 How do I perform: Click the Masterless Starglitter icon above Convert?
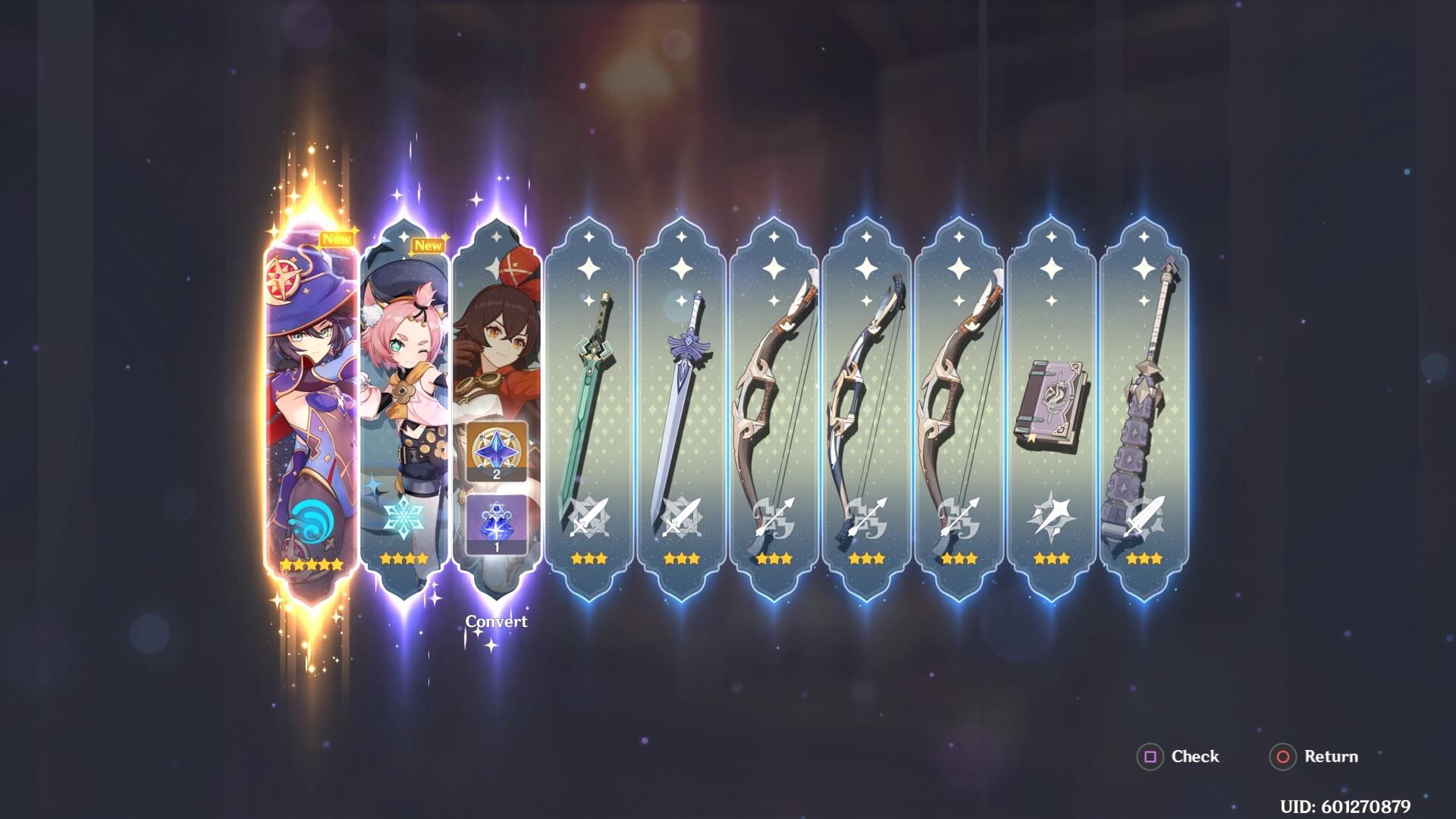[495, 450]
